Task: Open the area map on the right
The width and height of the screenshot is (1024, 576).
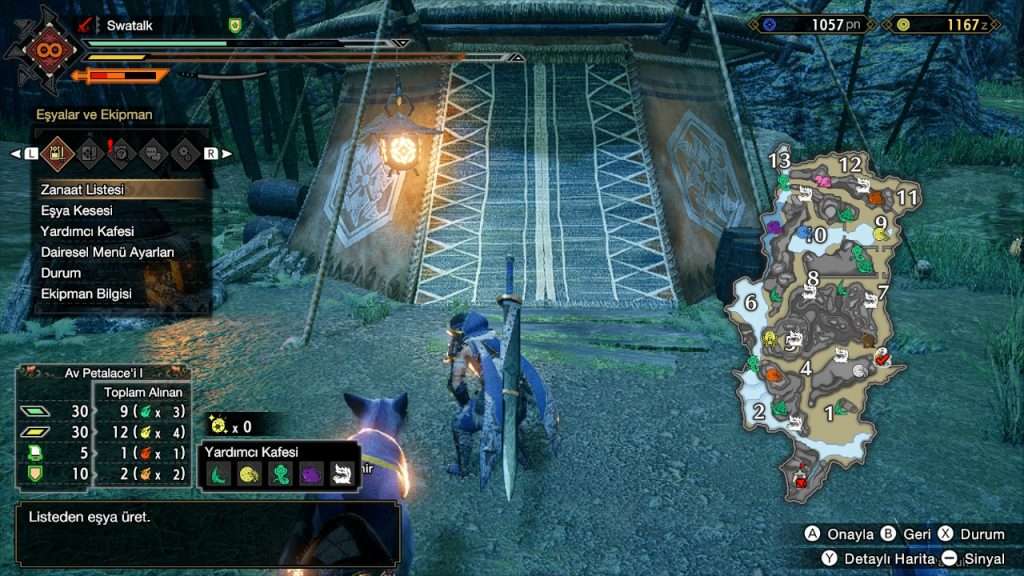Action: coord(822,320)
